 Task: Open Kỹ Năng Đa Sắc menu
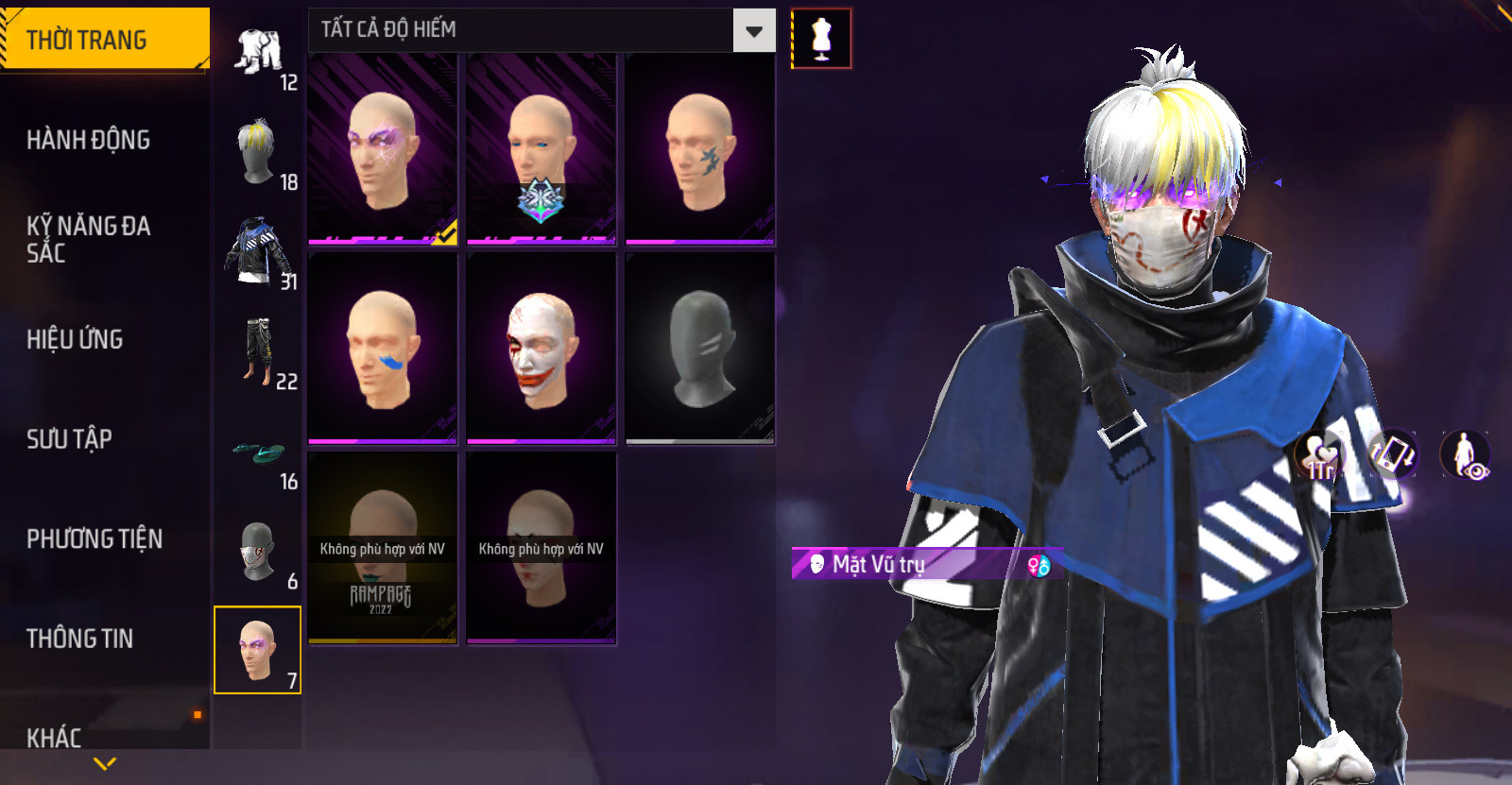(89, 239)
